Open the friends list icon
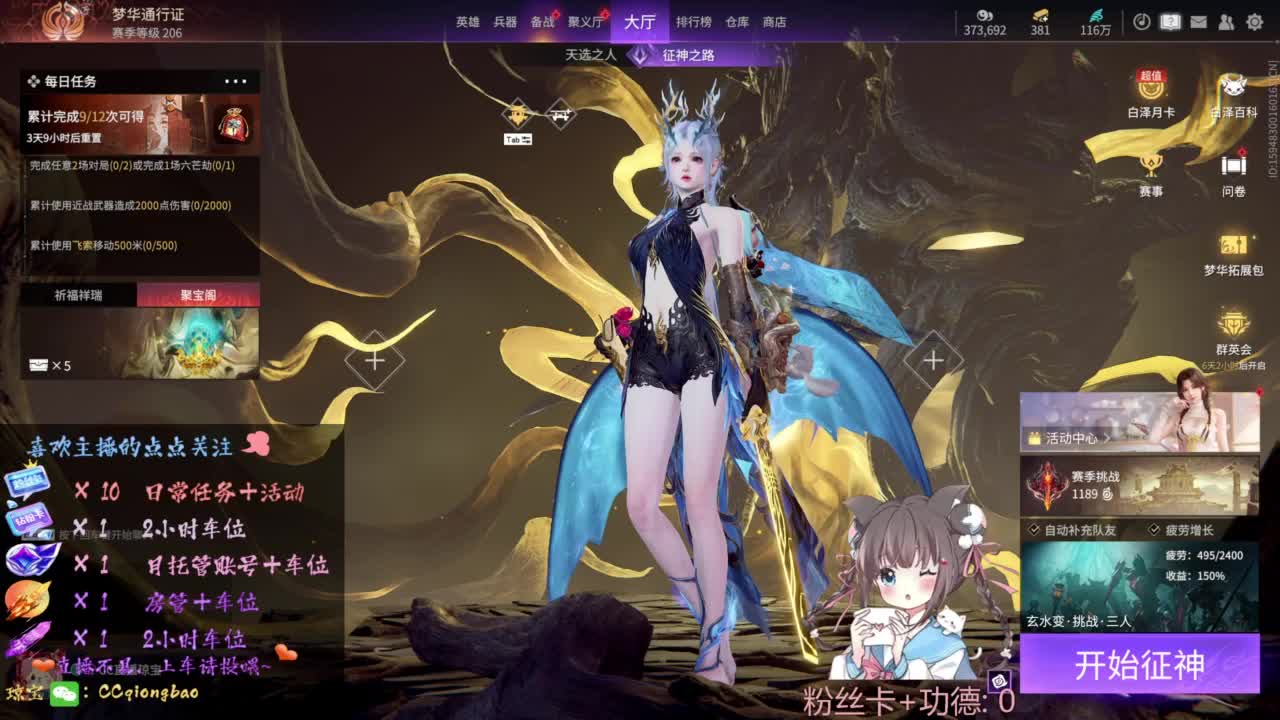 point(1227,21)
